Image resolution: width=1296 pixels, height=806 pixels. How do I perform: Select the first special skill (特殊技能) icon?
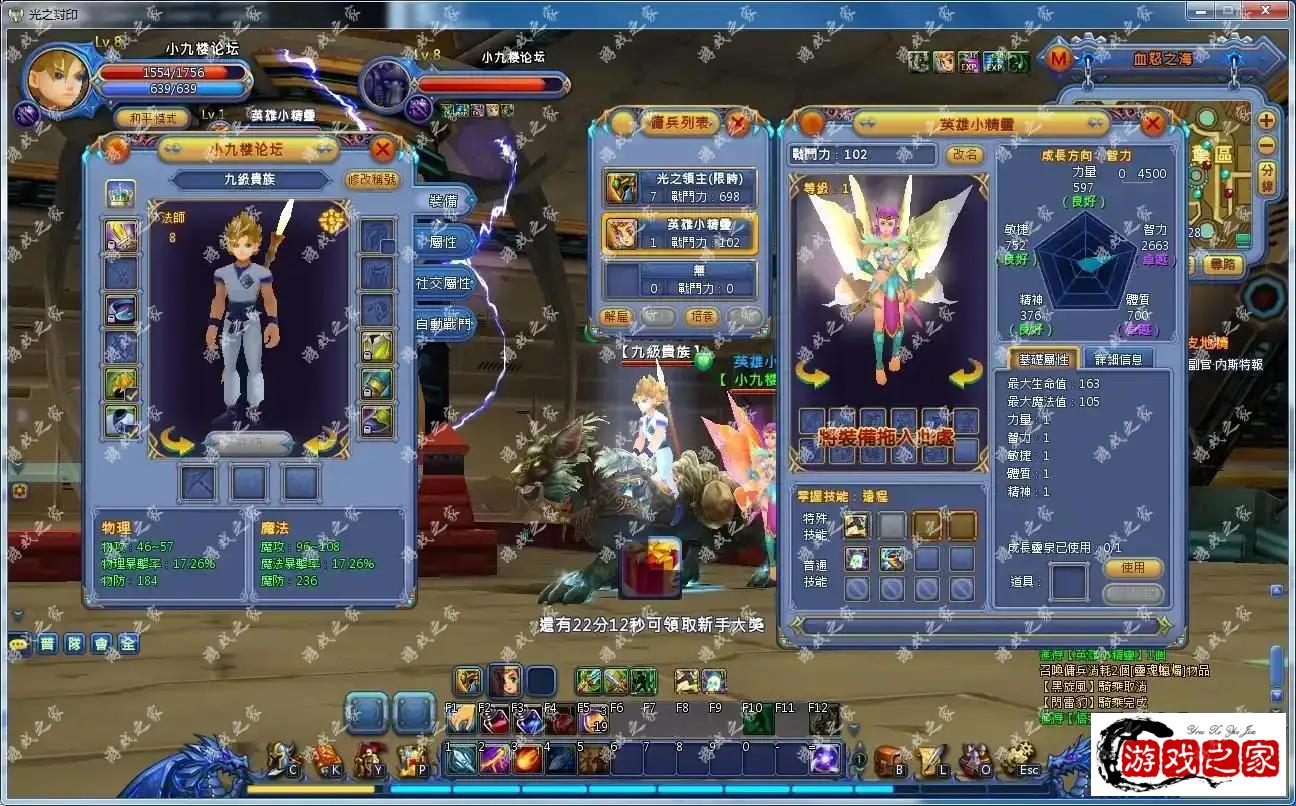(x=857, y=525)
